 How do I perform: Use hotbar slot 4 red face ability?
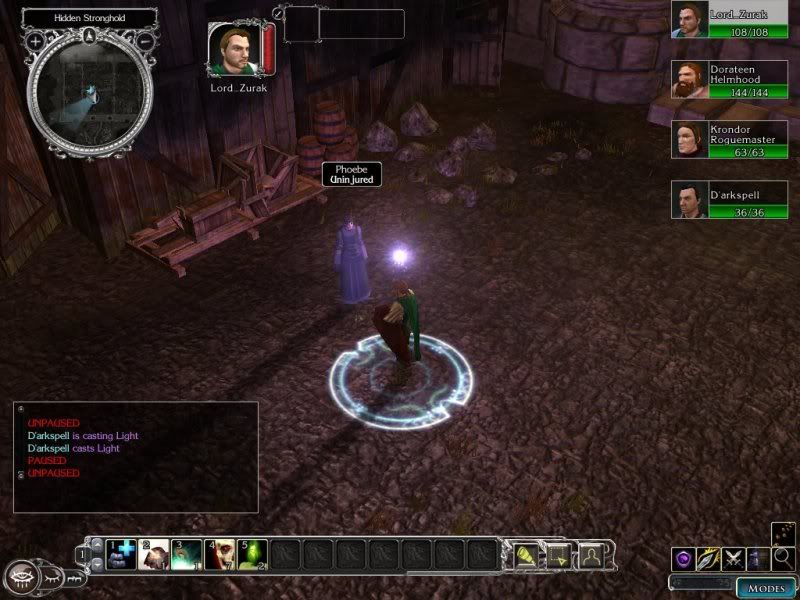pos(218,553)
